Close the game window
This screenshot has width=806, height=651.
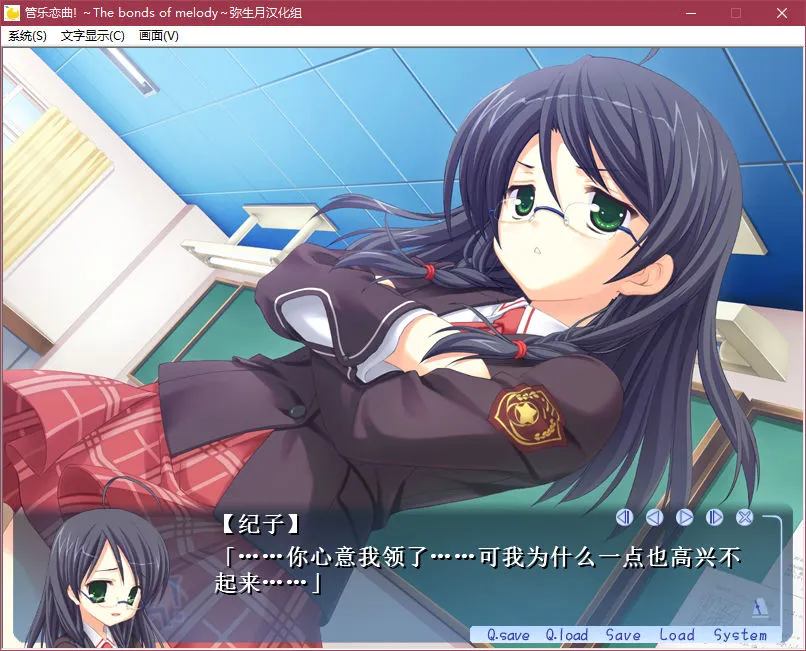point(782,13)
